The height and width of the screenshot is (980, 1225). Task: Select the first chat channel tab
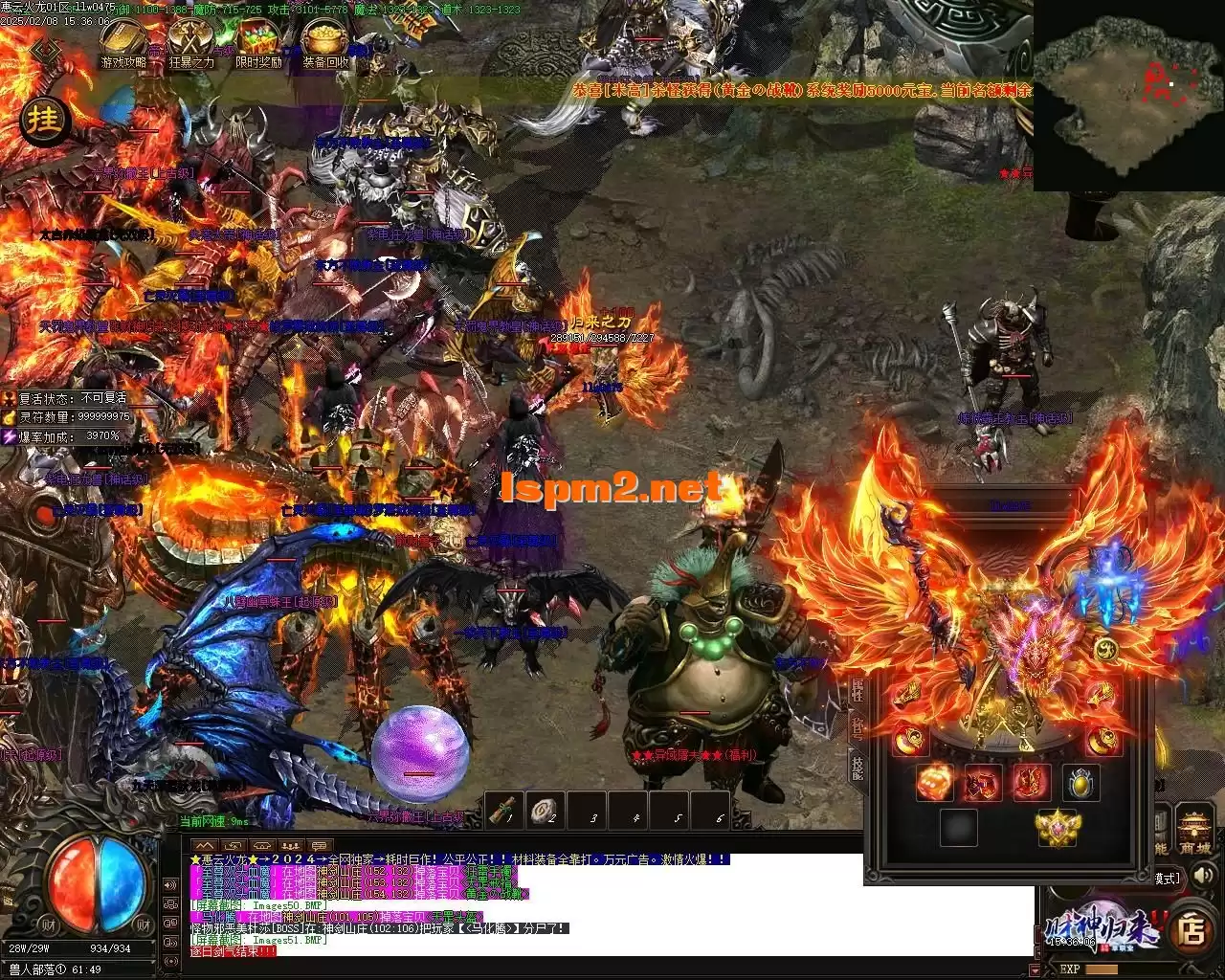(x=203, y=845)
